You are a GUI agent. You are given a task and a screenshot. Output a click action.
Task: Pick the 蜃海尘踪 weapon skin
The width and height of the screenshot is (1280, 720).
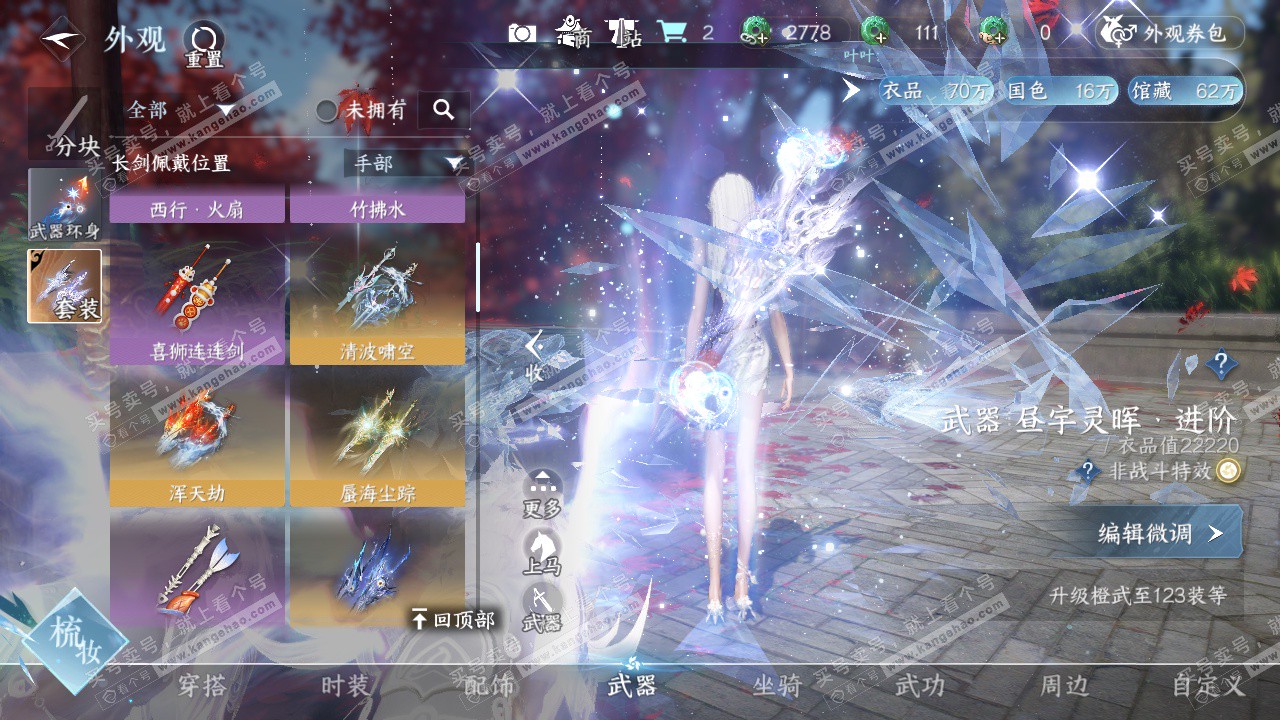point(377,438)
